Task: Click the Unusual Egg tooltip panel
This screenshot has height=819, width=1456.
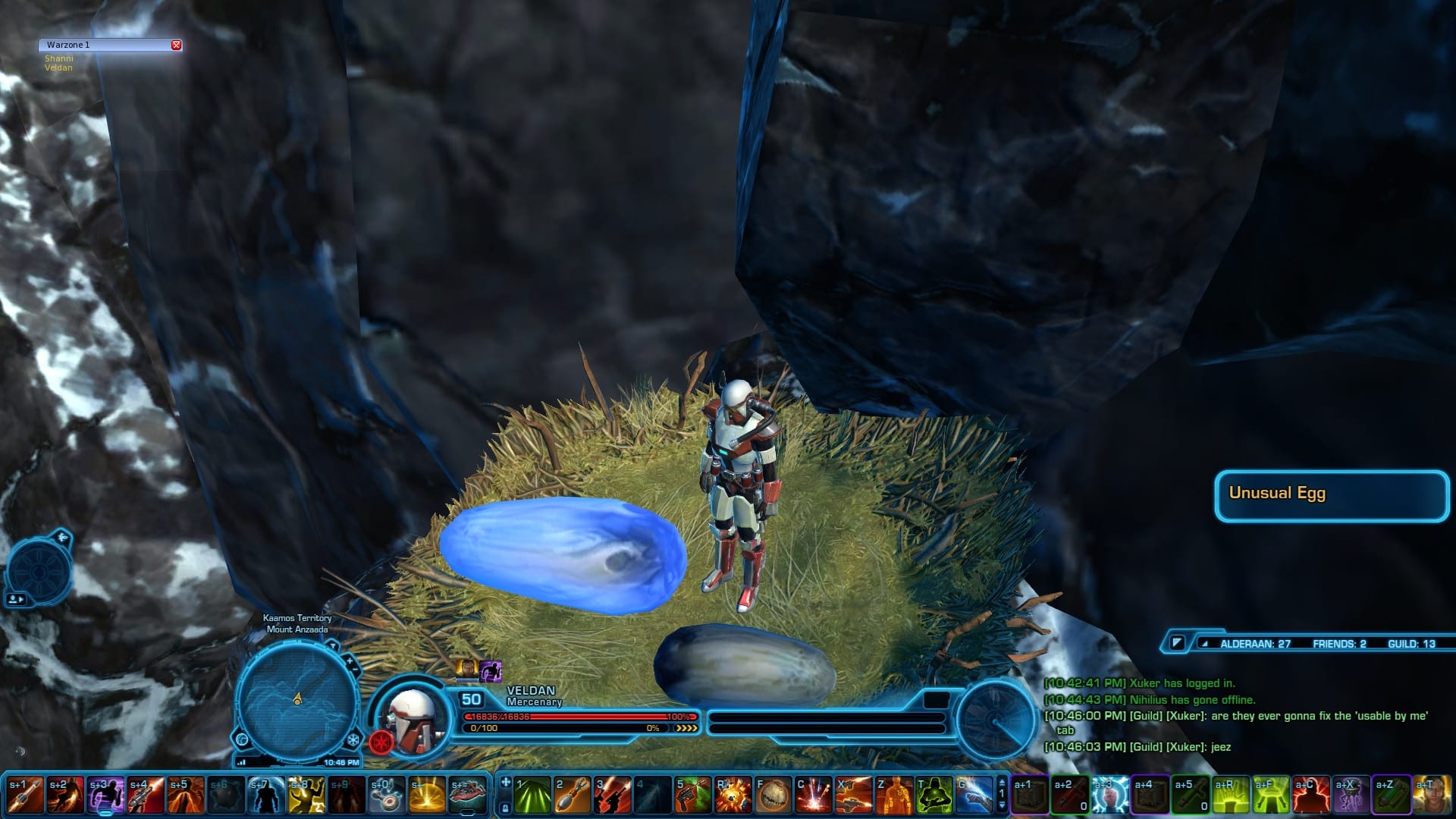Action: [1332, 496]
